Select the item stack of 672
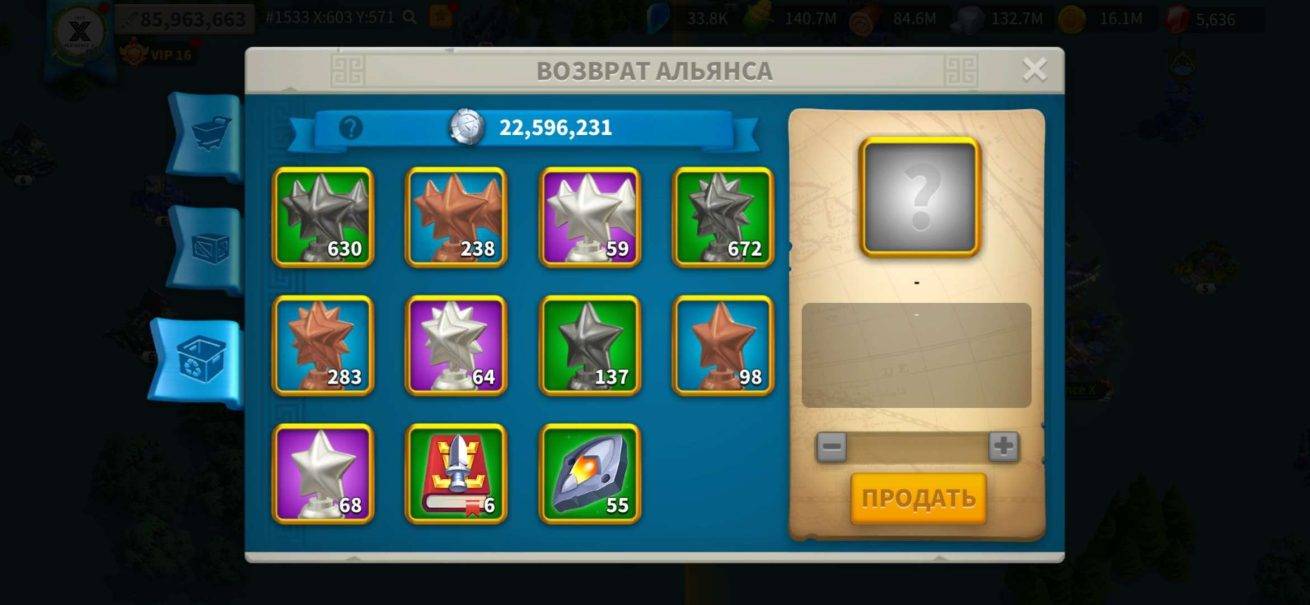The image size is (1310, 605). 723,217
